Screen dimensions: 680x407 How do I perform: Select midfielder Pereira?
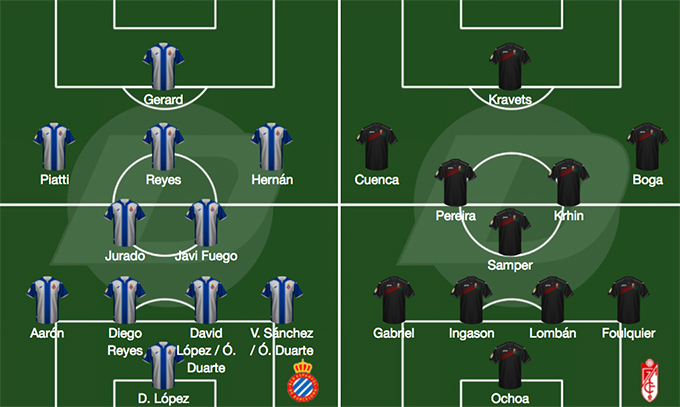pyautogui.click(x=455, y=183)
